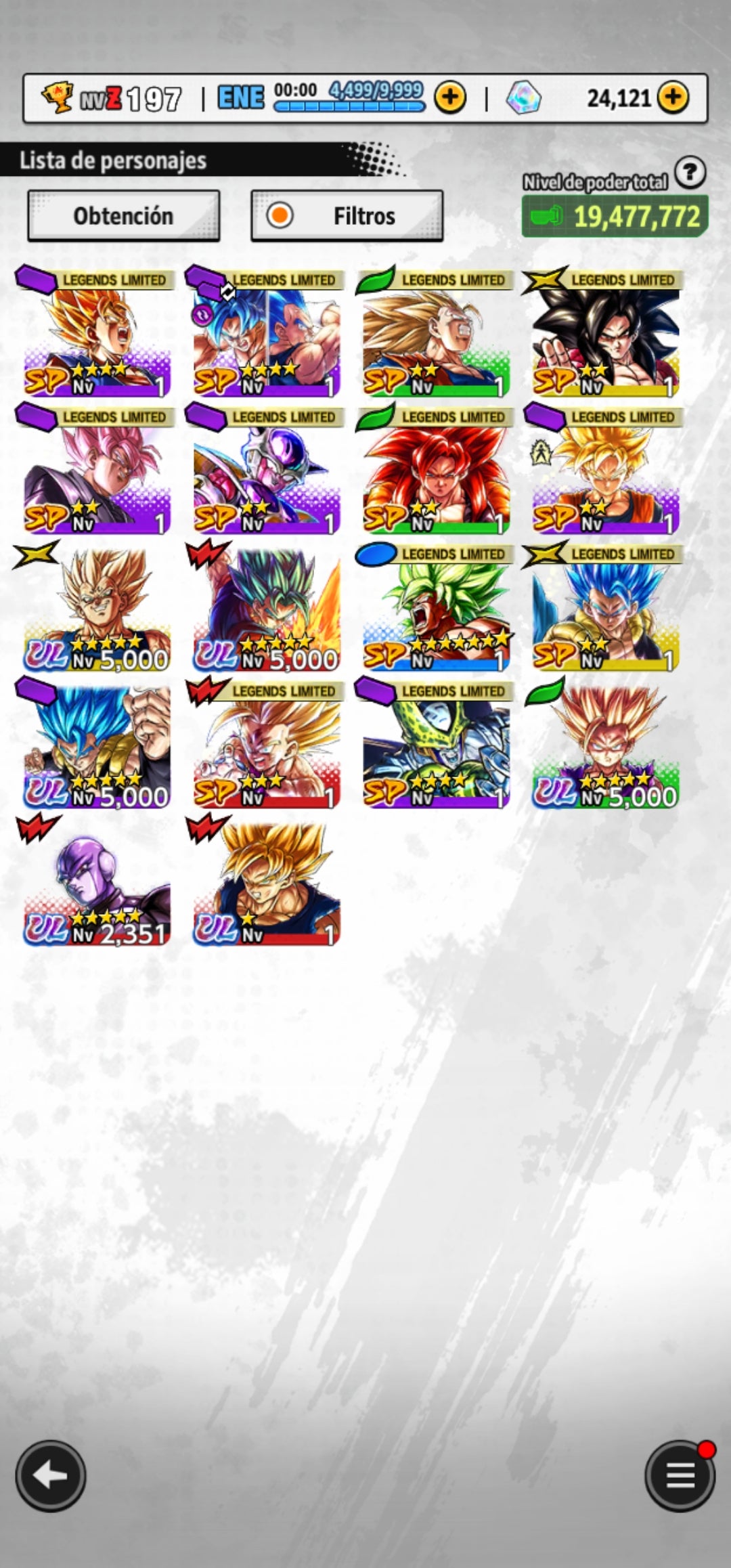Go back with the arrow button
731x1568 pixels.
click(x=51, y=1476)
